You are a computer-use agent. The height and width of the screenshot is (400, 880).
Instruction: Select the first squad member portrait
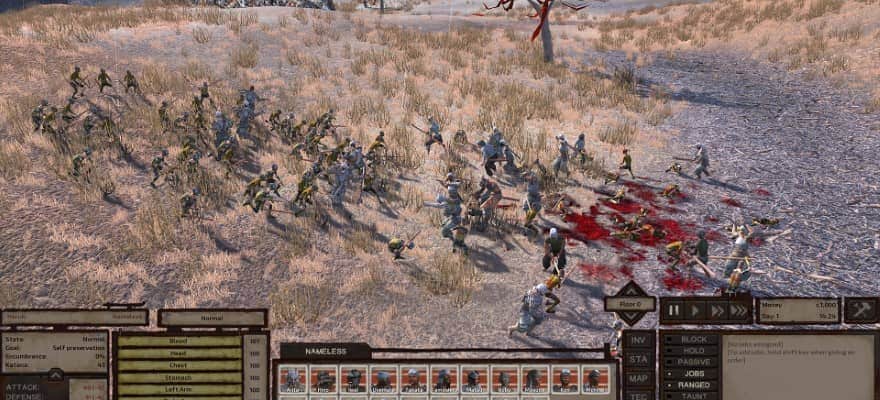coord(293,379)
